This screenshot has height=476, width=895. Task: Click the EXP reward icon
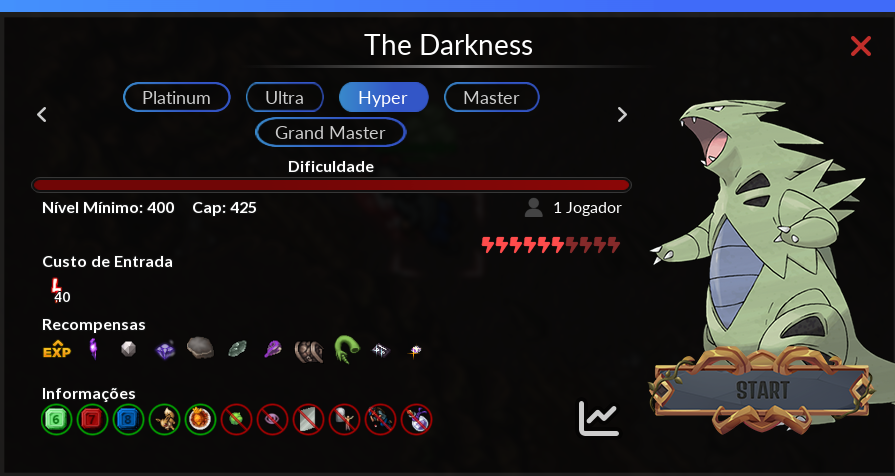(x=57, y=350)
